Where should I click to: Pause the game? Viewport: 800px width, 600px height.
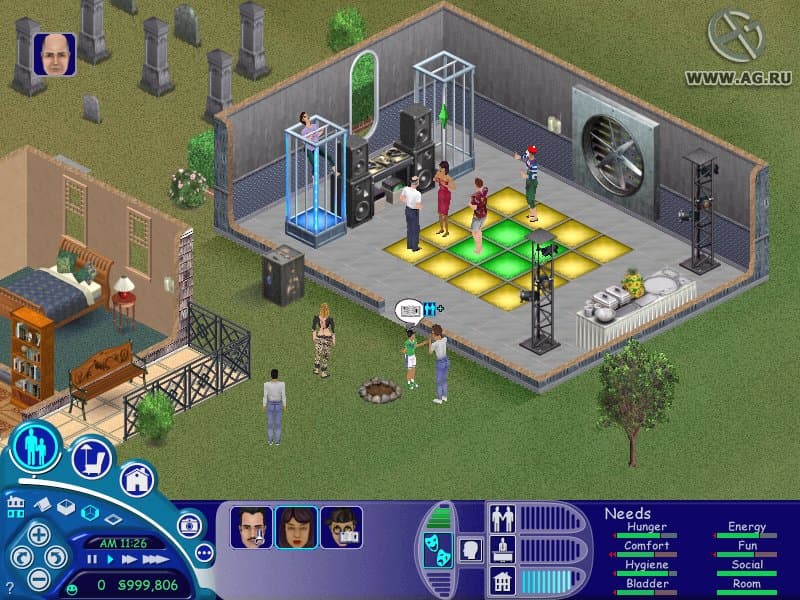point(93,560)
